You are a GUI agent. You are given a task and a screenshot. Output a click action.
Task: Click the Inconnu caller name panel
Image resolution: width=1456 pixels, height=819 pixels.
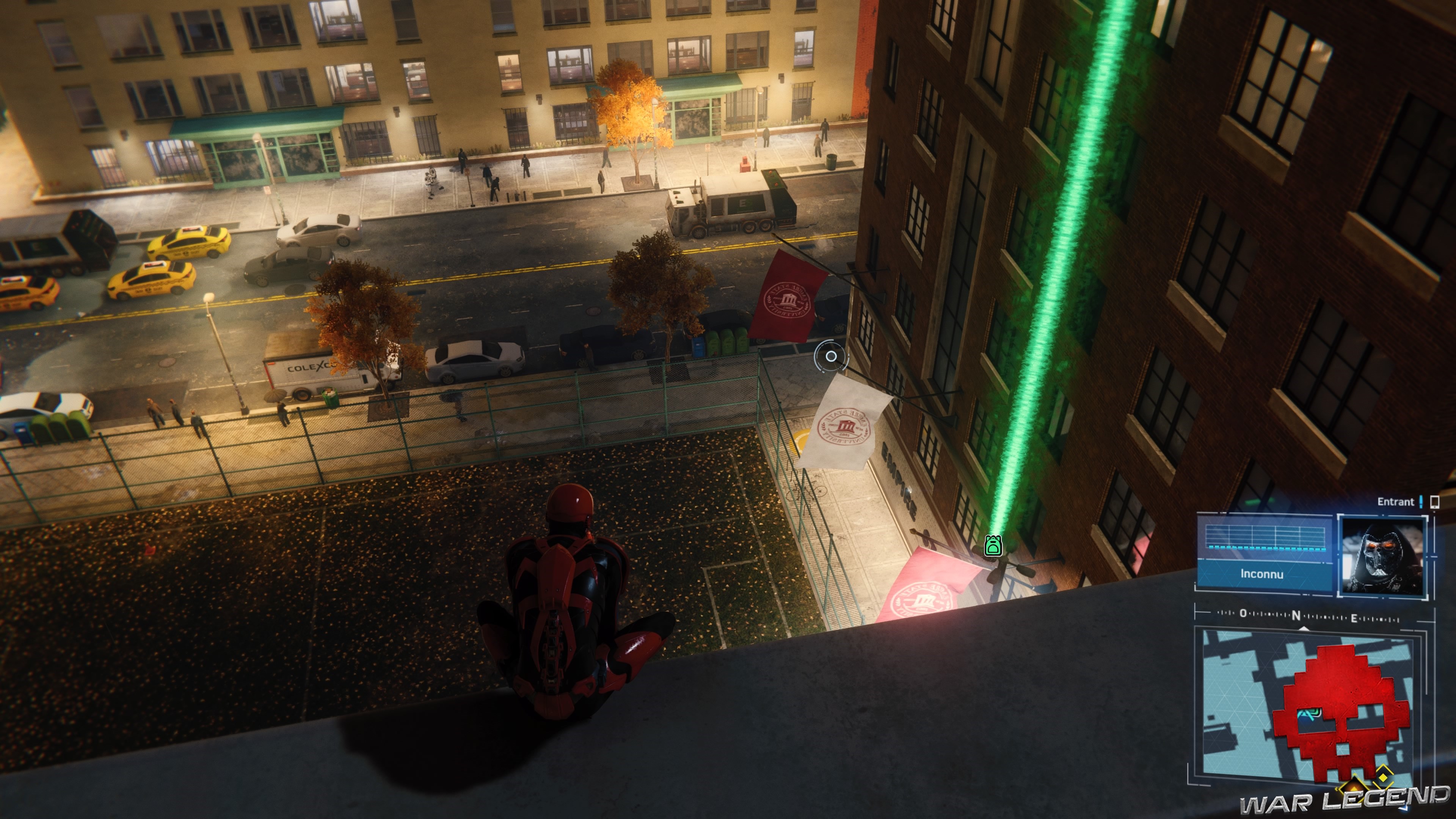point(1262,574)
